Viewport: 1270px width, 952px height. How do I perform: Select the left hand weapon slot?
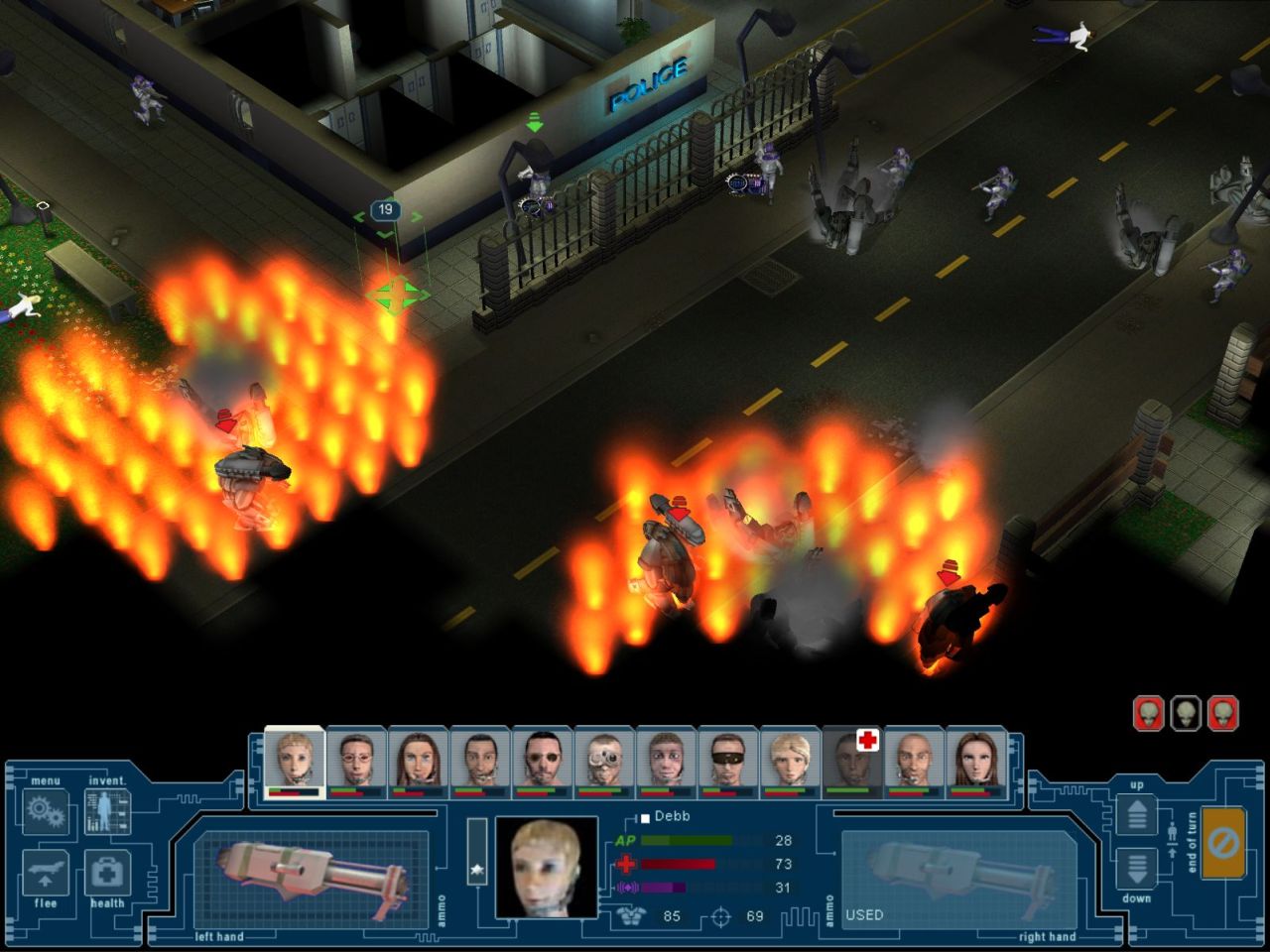(x=310, y=879)
